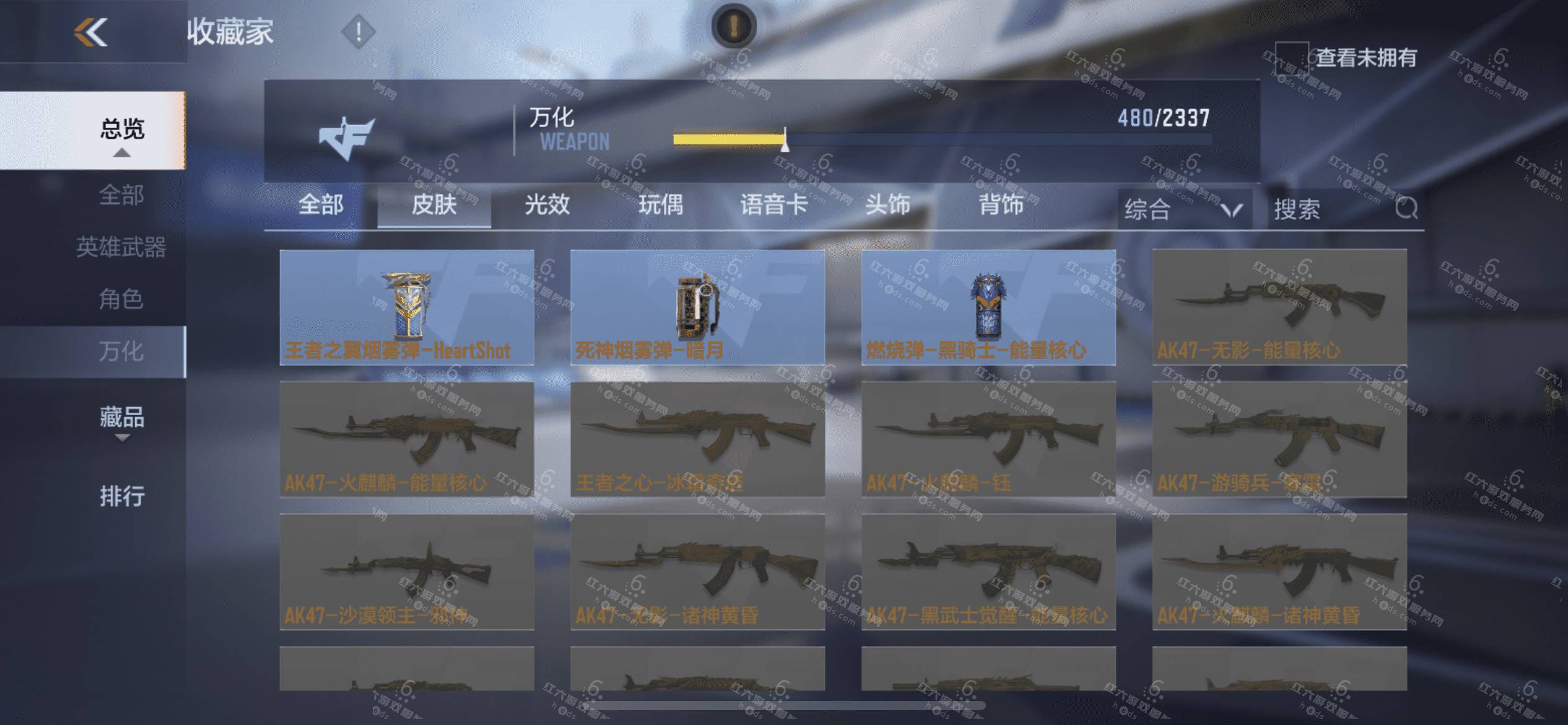Toggle the 查看未拥有 checkbox
This screenshot has width=1568, height=725.
[1291, 58]
